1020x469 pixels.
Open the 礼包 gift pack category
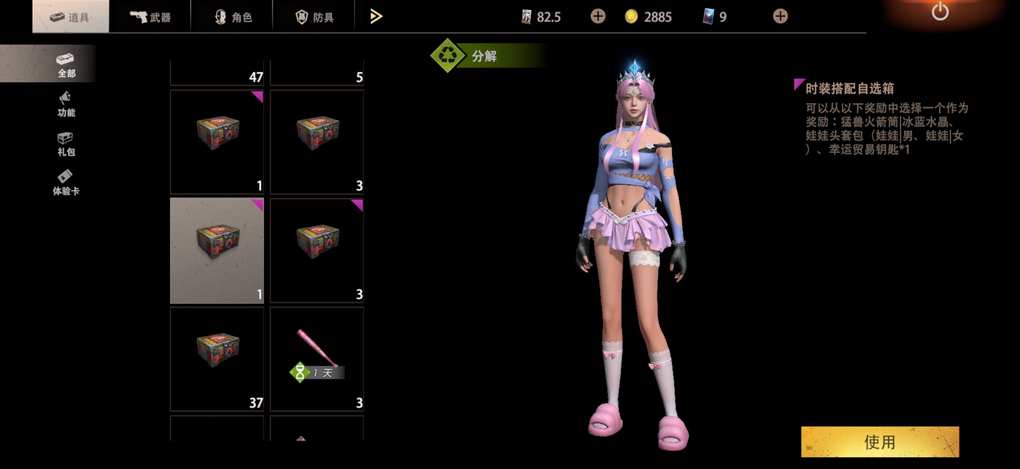coord(66,144)
